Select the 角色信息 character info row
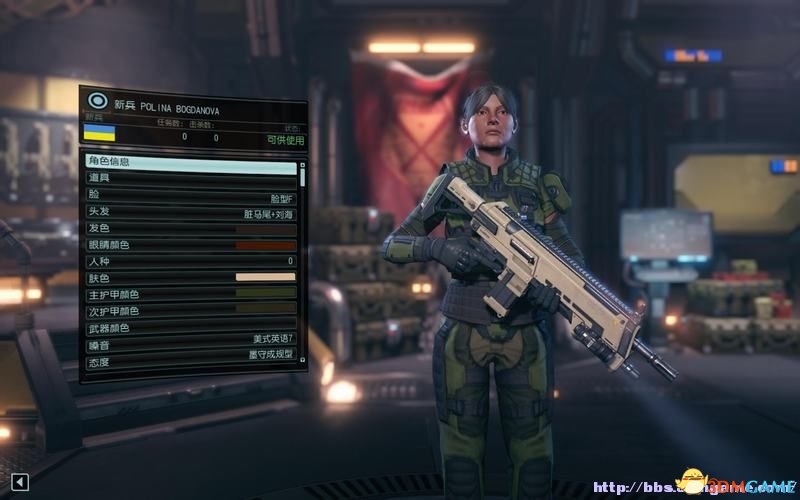Viewport: 800px width, 500px height. [190, 161]
